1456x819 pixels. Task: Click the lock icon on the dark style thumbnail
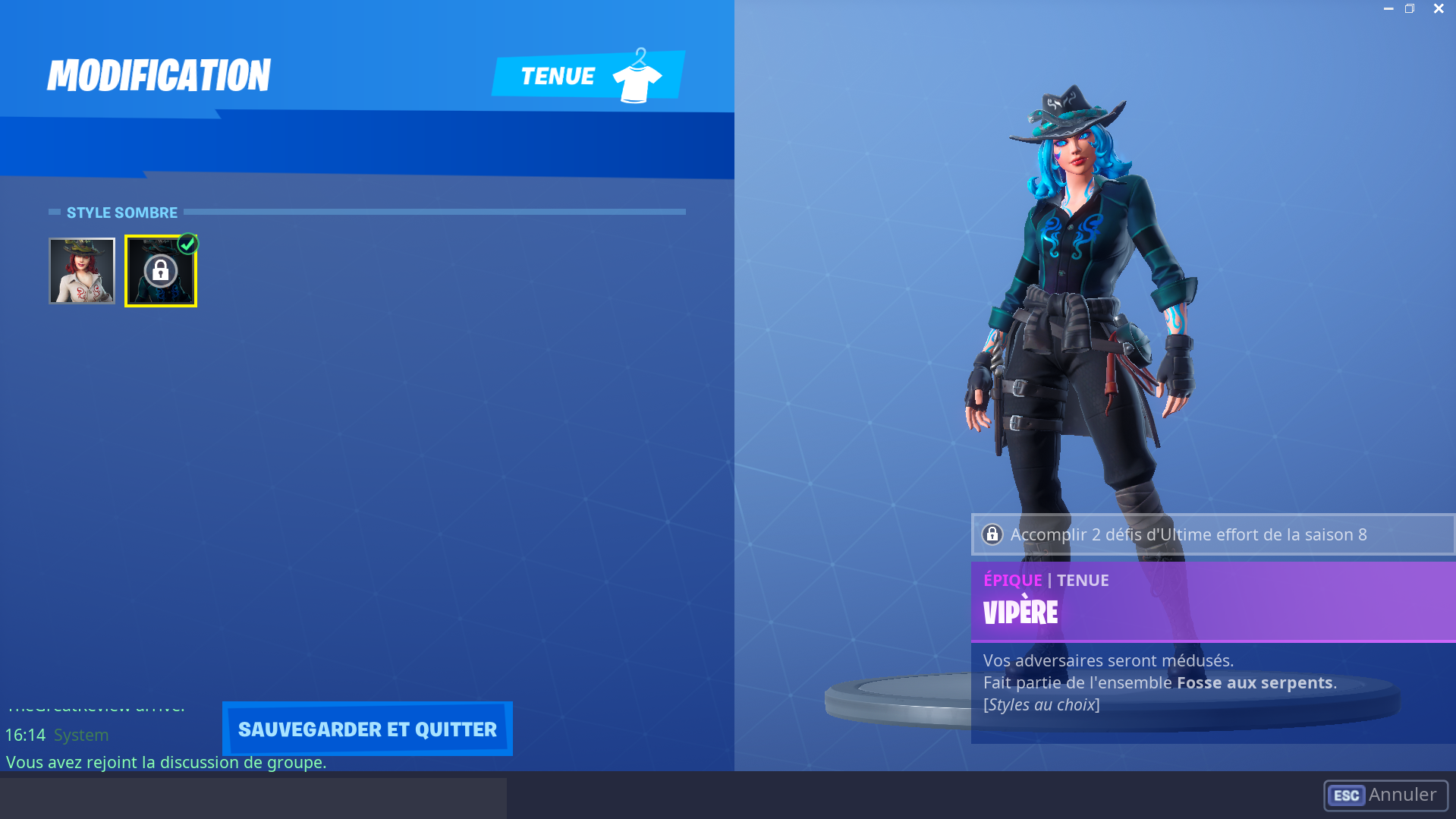point(161,271)
